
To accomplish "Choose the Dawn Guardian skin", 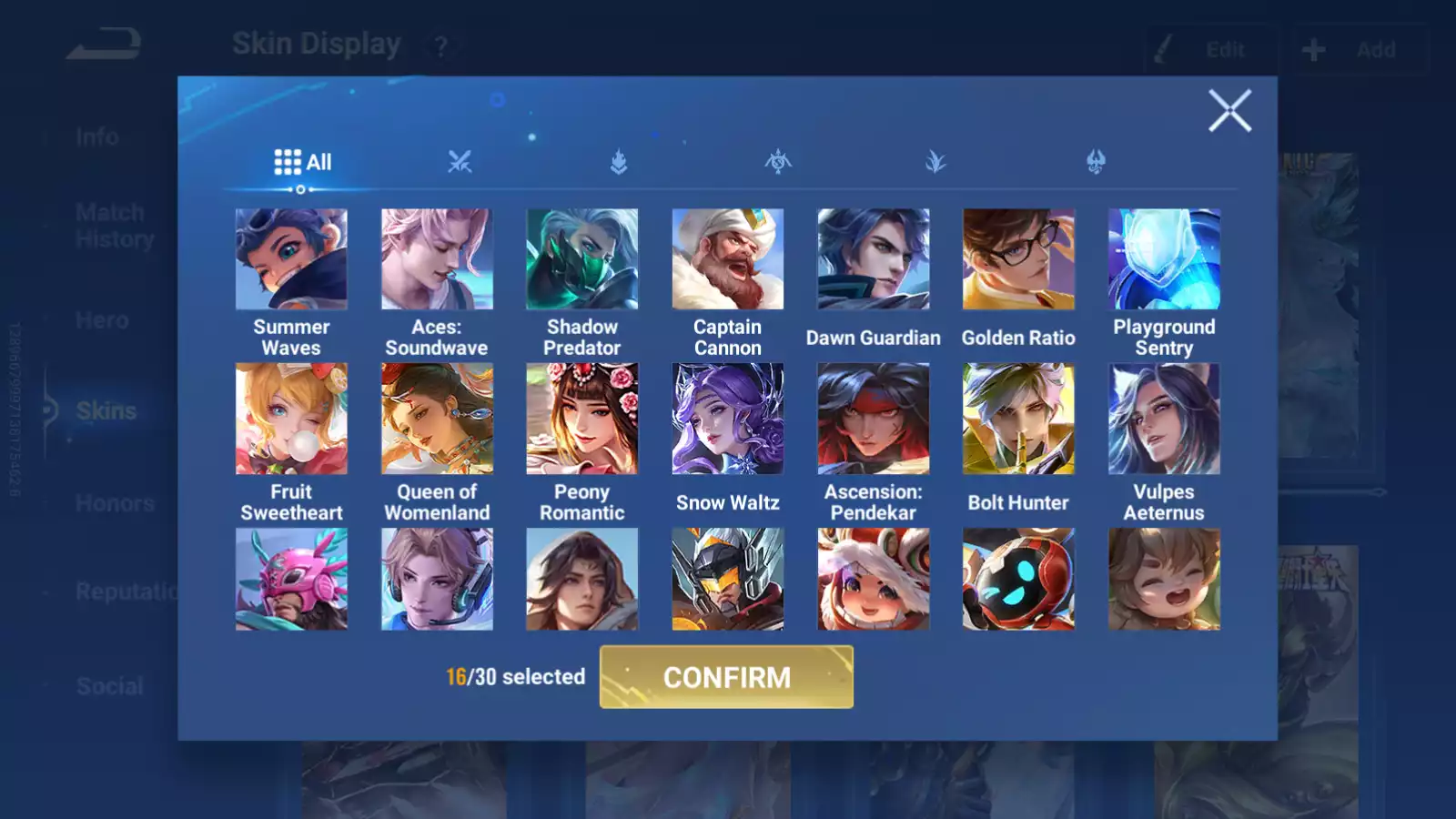I will [874, 259].
